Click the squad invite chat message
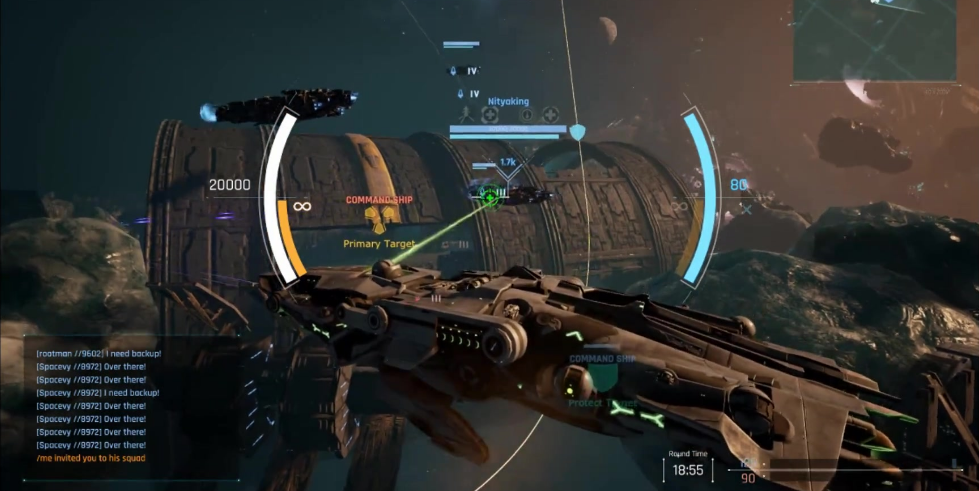979x491 pixels. [x=93, y=458]
